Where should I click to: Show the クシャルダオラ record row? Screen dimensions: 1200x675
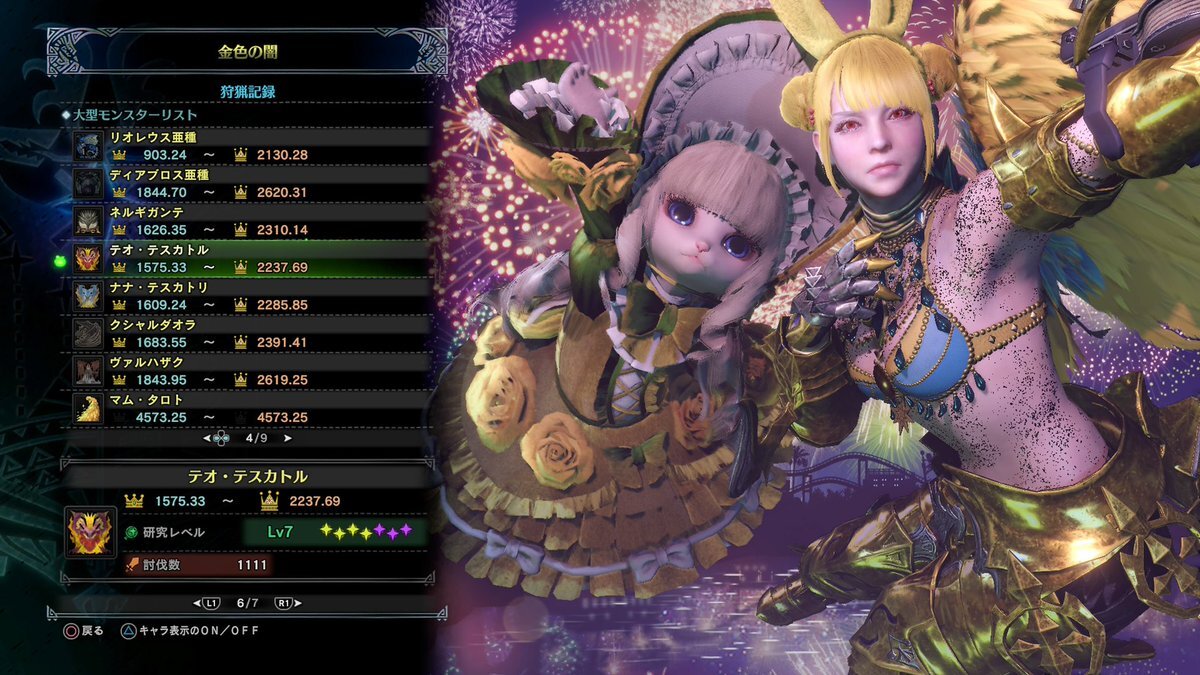[250, 333]
